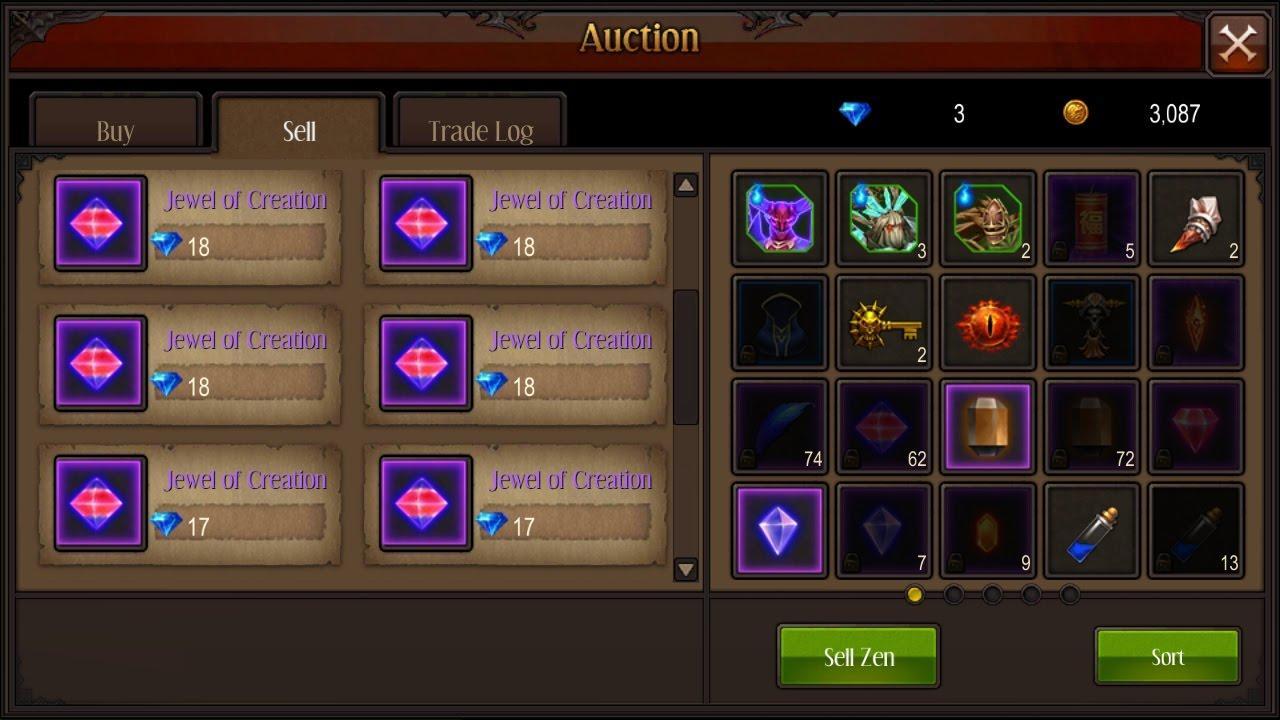Select the glowing purple gem in inventory

tap(778, 530)
